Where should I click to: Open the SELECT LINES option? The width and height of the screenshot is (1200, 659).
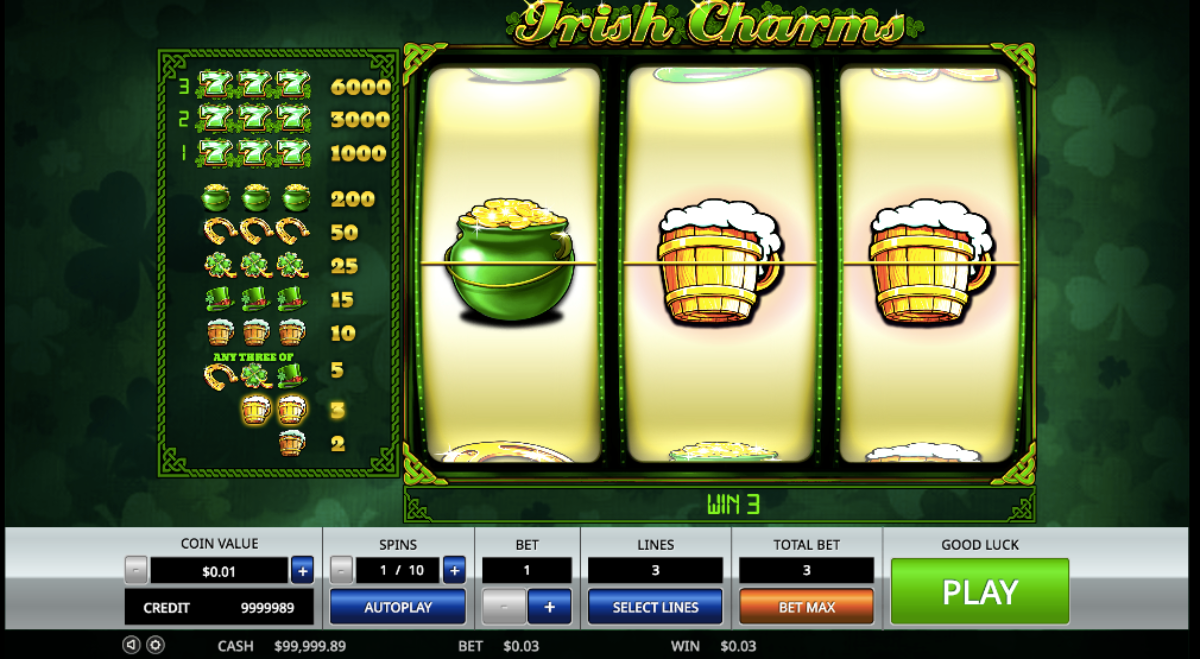[x=655, y=607]
